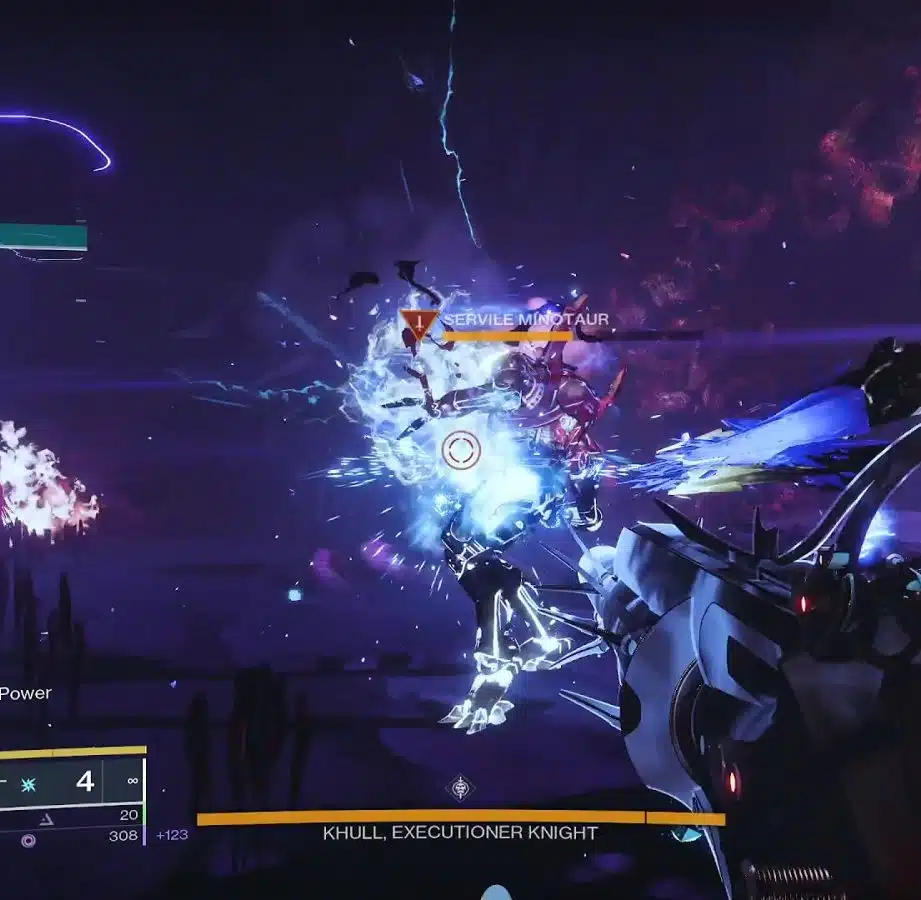Click the boss emblem above Khull's health bar
This screenshot has width=921, height=900.
[459, 788]
